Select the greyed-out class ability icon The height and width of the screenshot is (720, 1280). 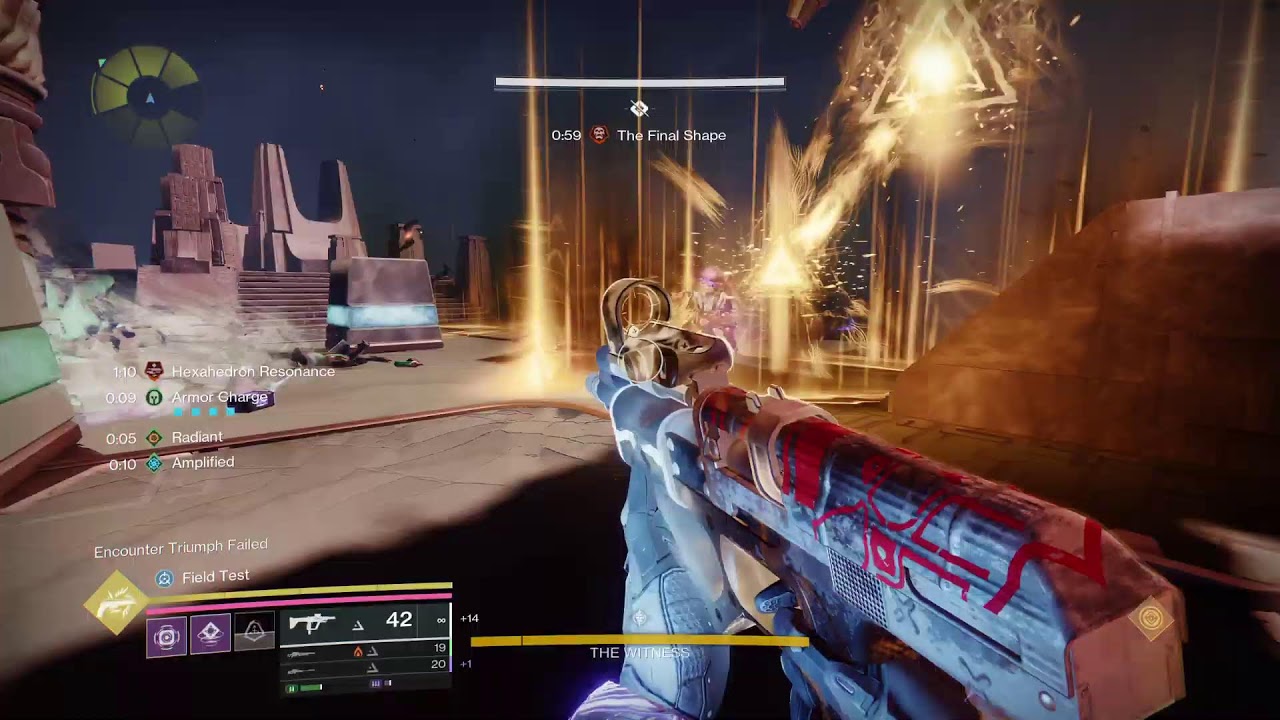(254, 634)
